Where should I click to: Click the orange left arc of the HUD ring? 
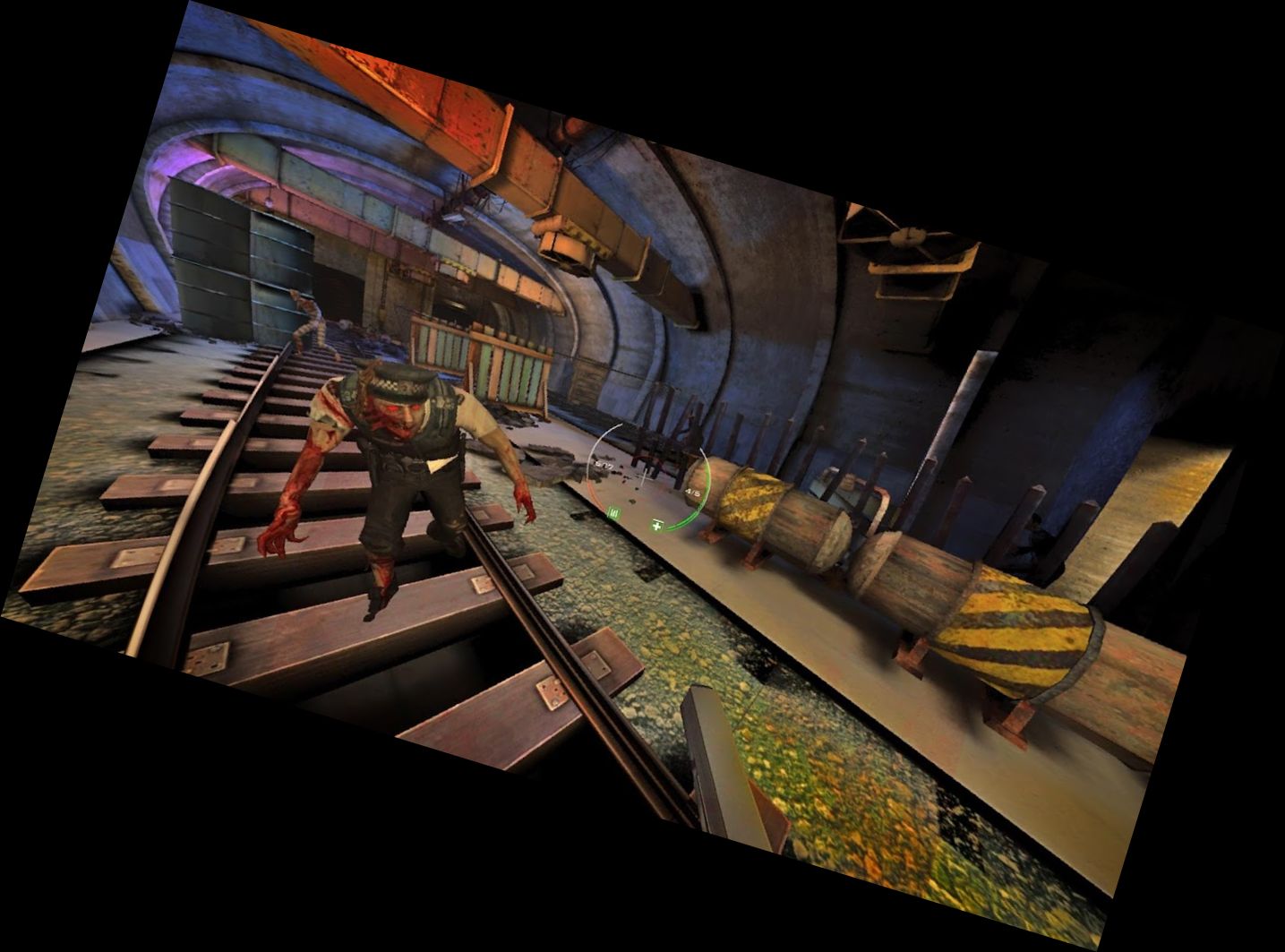tap(589, 490)
